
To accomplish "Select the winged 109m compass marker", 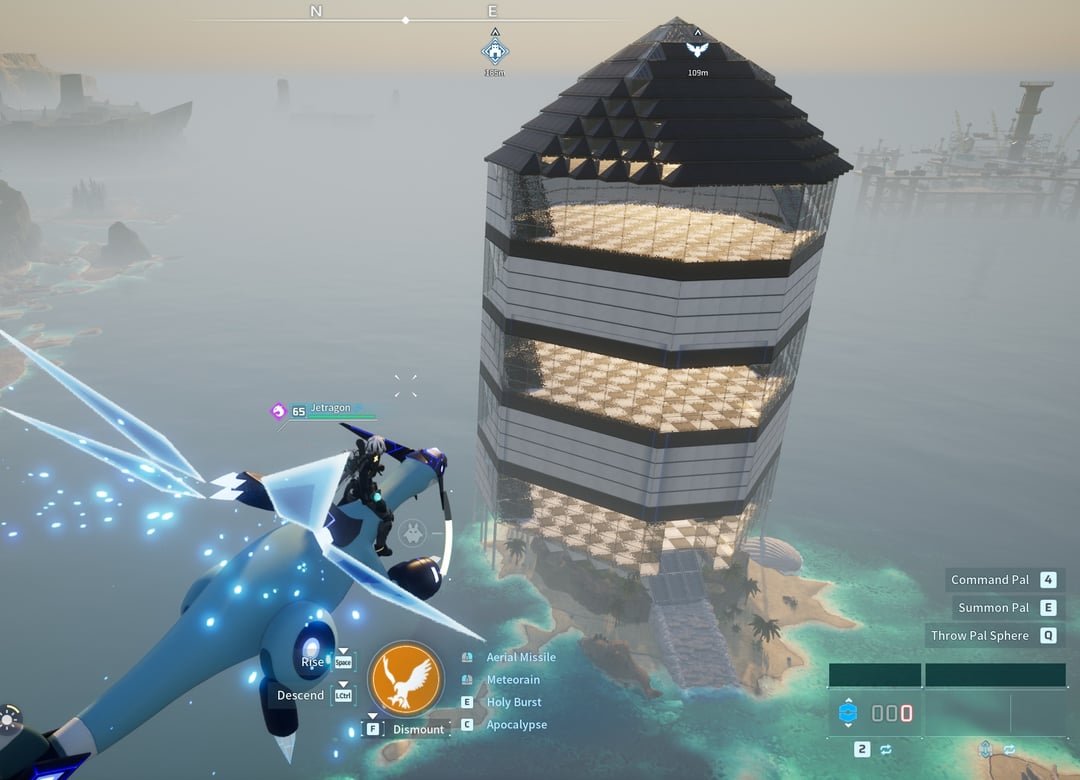I will pyautogui.click(x=698, y=49).
